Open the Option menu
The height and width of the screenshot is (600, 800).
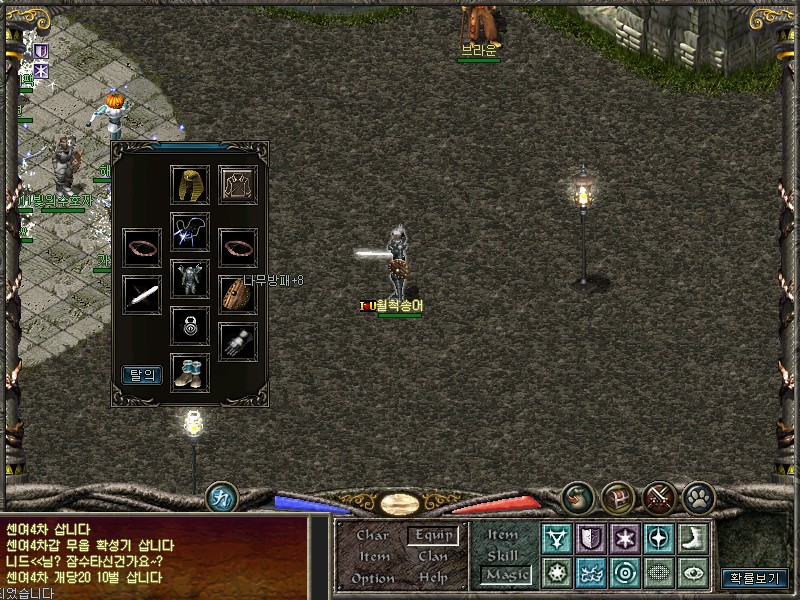tap(373, 578)
